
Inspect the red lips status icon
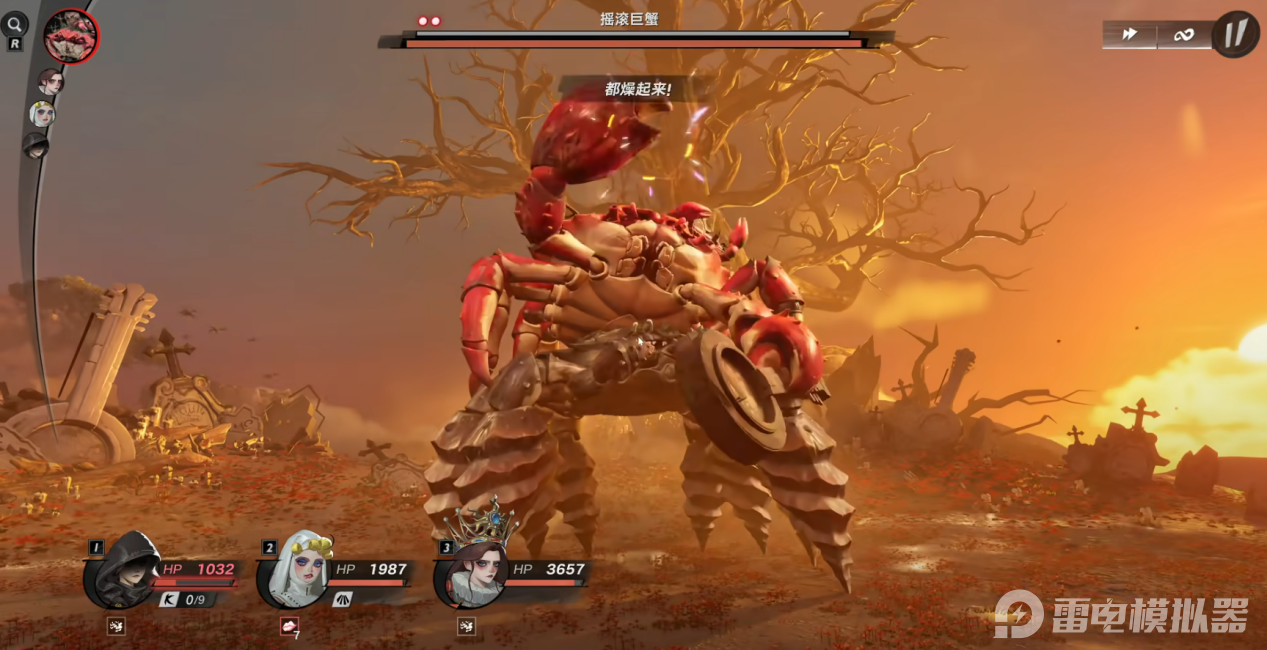point(290,626)
